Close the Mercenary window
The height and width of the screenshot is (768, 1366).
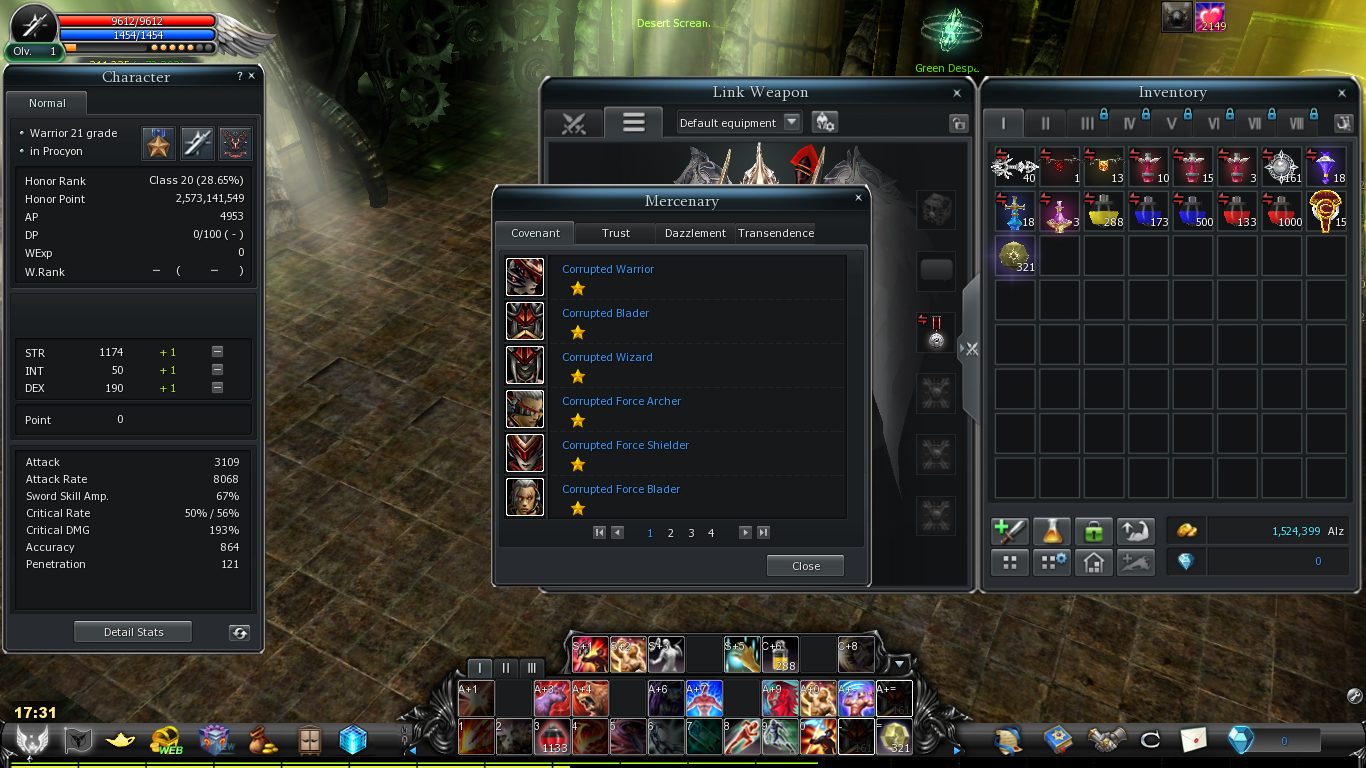tap(858, 198)
